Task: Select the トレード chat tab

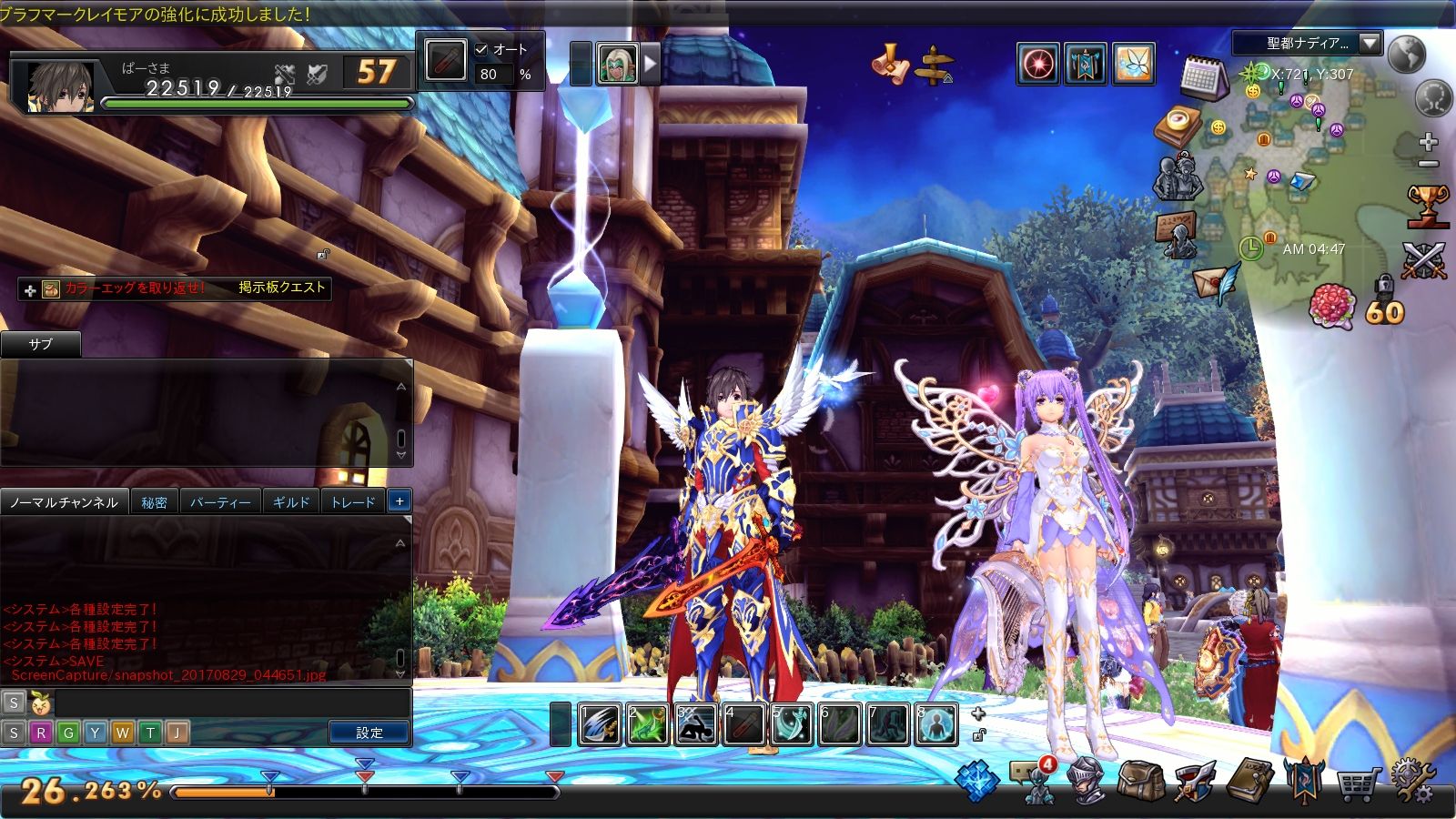Action: (353, 502)
